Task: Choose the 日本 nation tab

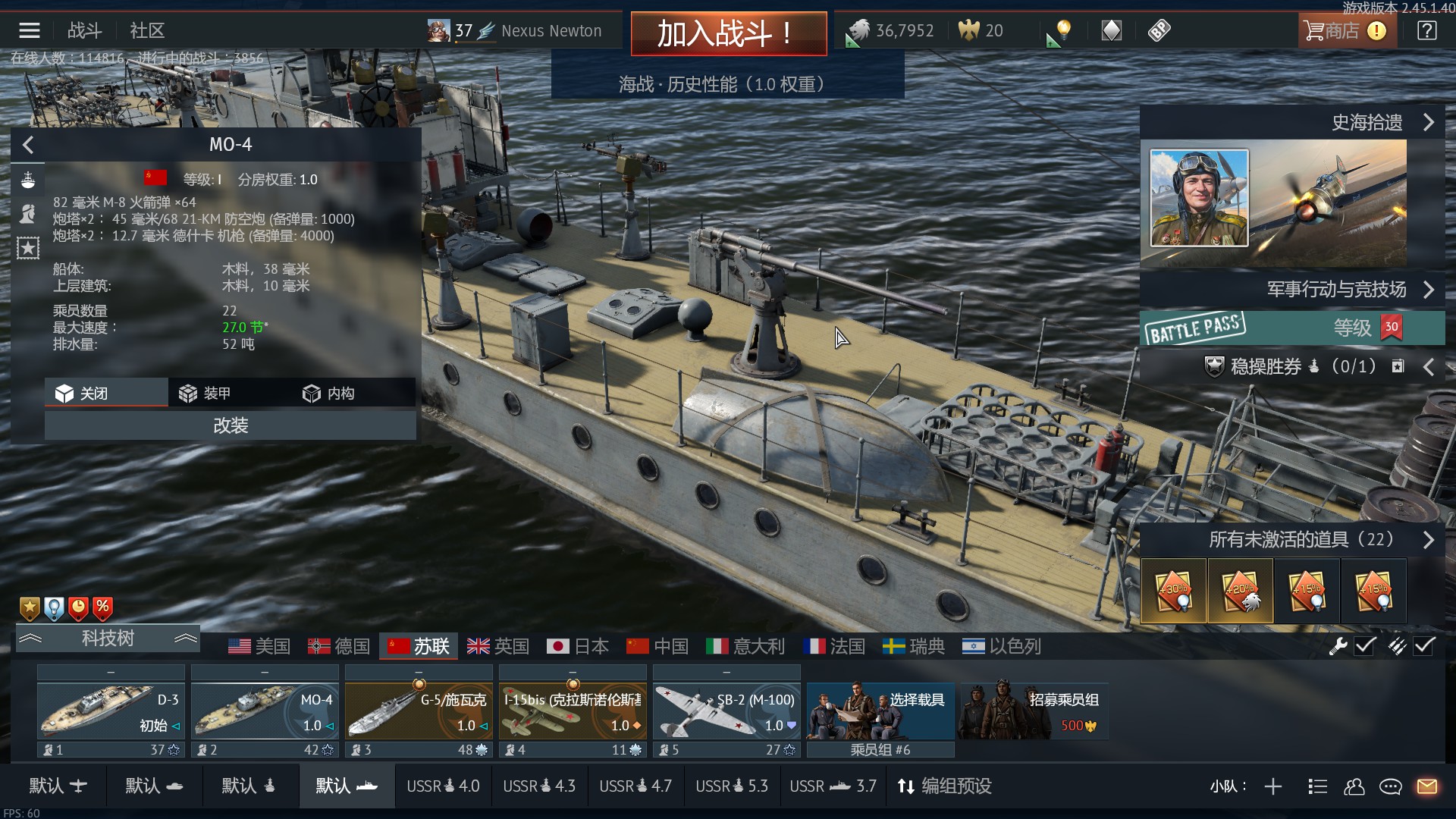Action: [x=578, y=646]
